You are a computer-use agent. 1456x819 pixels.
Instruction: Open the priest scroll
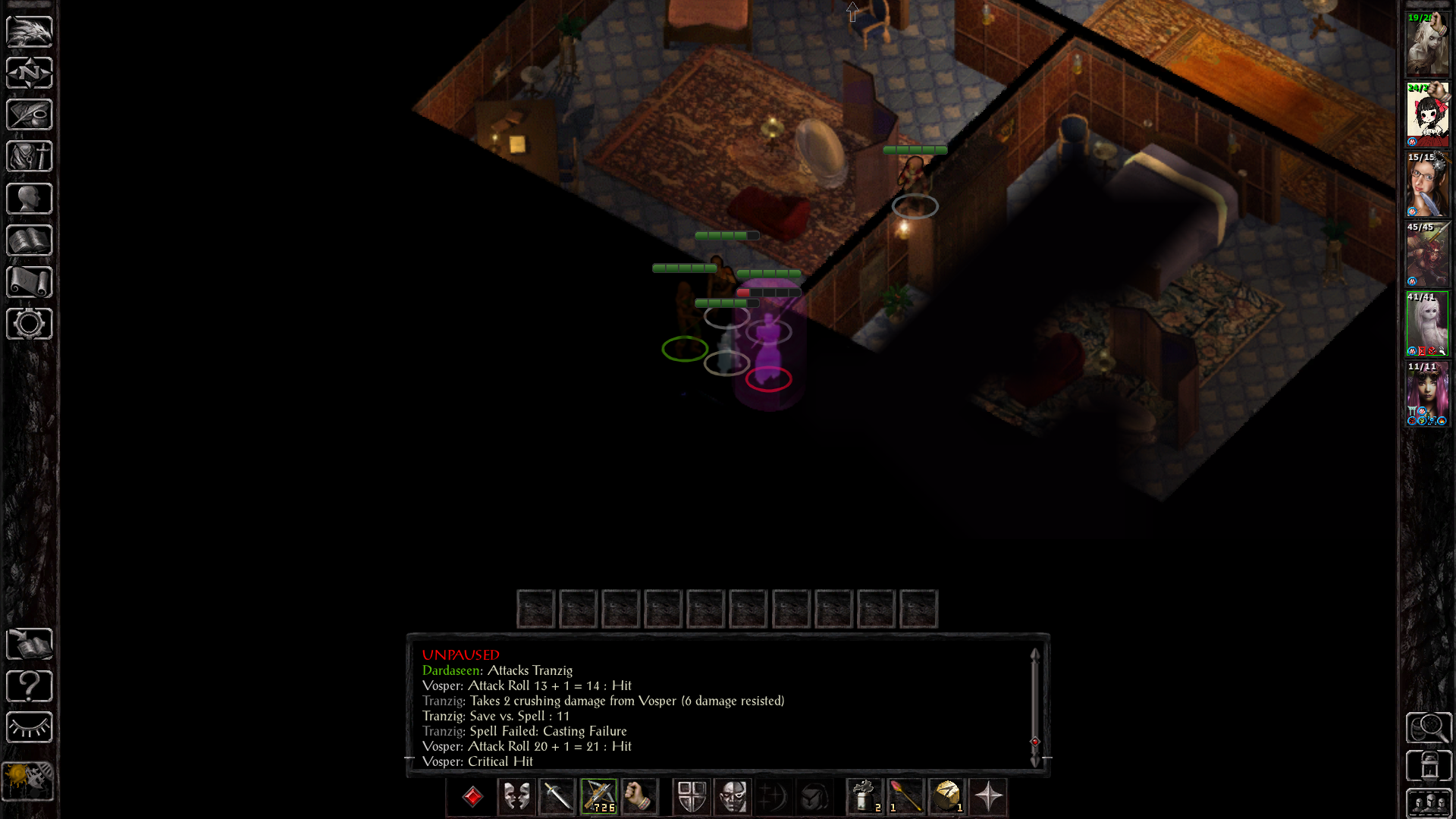pos(30,282)
